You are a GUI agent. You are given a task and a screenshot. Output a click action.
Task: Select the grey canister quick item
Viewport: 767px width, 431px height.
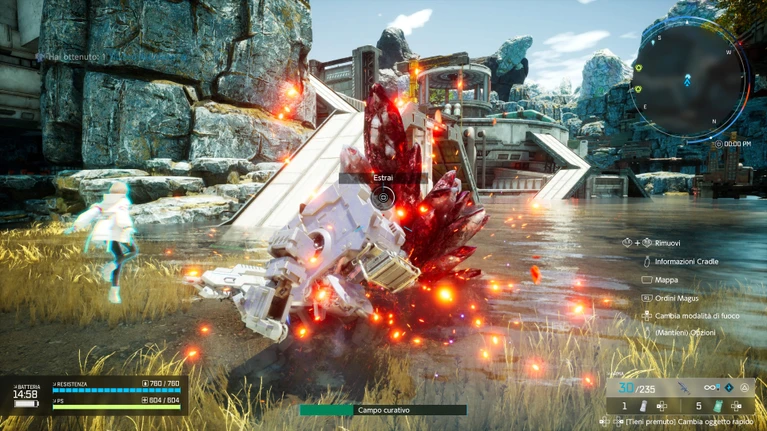(x=644, y=406)
